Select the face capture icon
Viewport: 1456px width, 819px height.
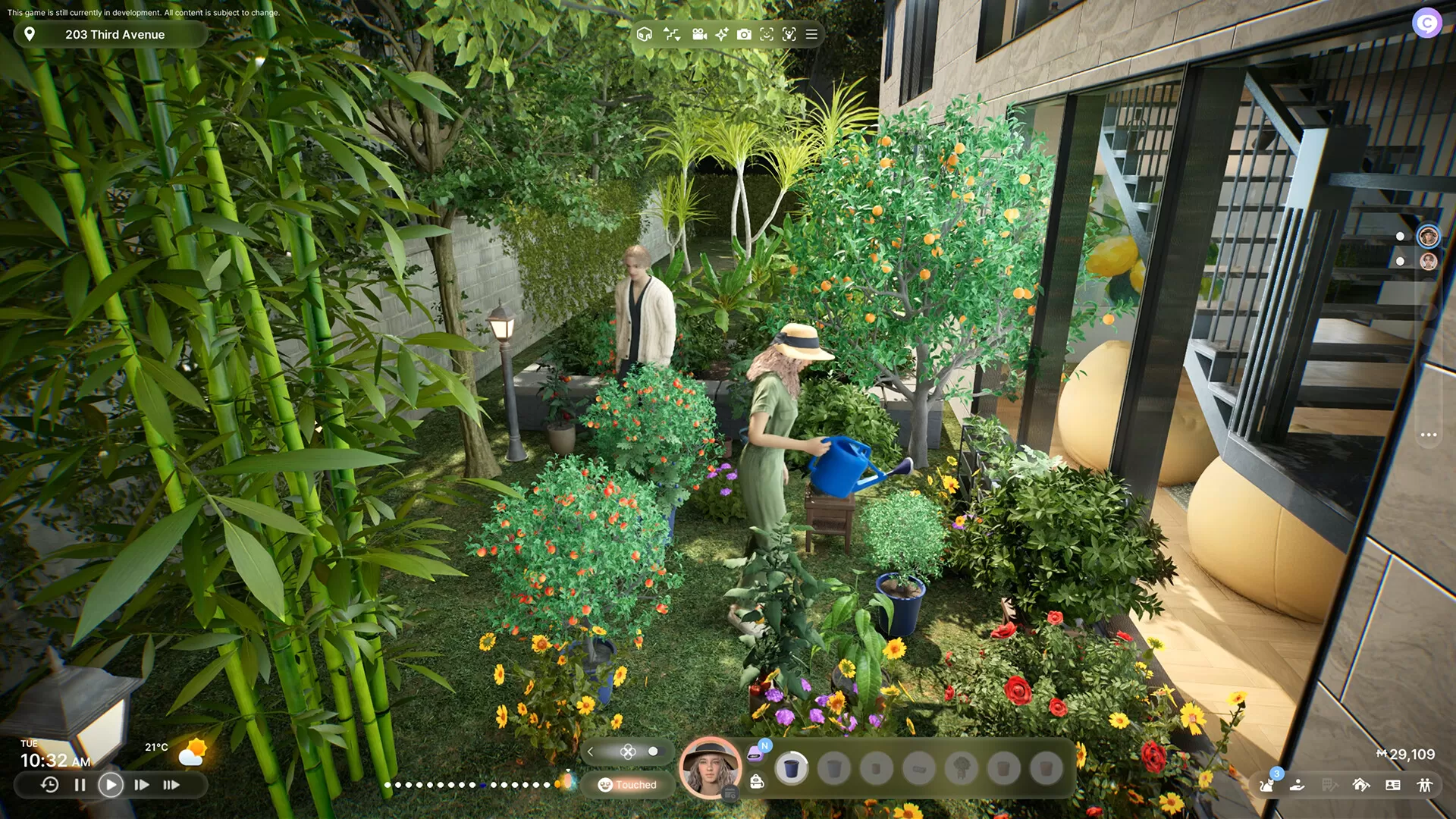[766, 34]
